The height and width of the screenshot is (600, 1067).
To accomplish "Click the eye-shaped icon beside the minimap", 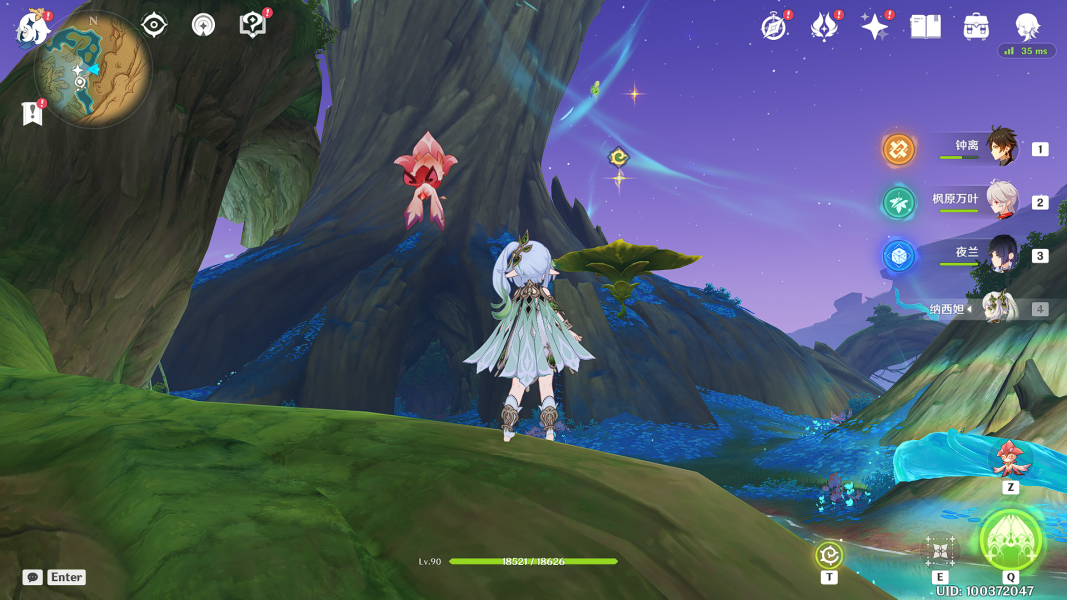I will pos(154,25).
